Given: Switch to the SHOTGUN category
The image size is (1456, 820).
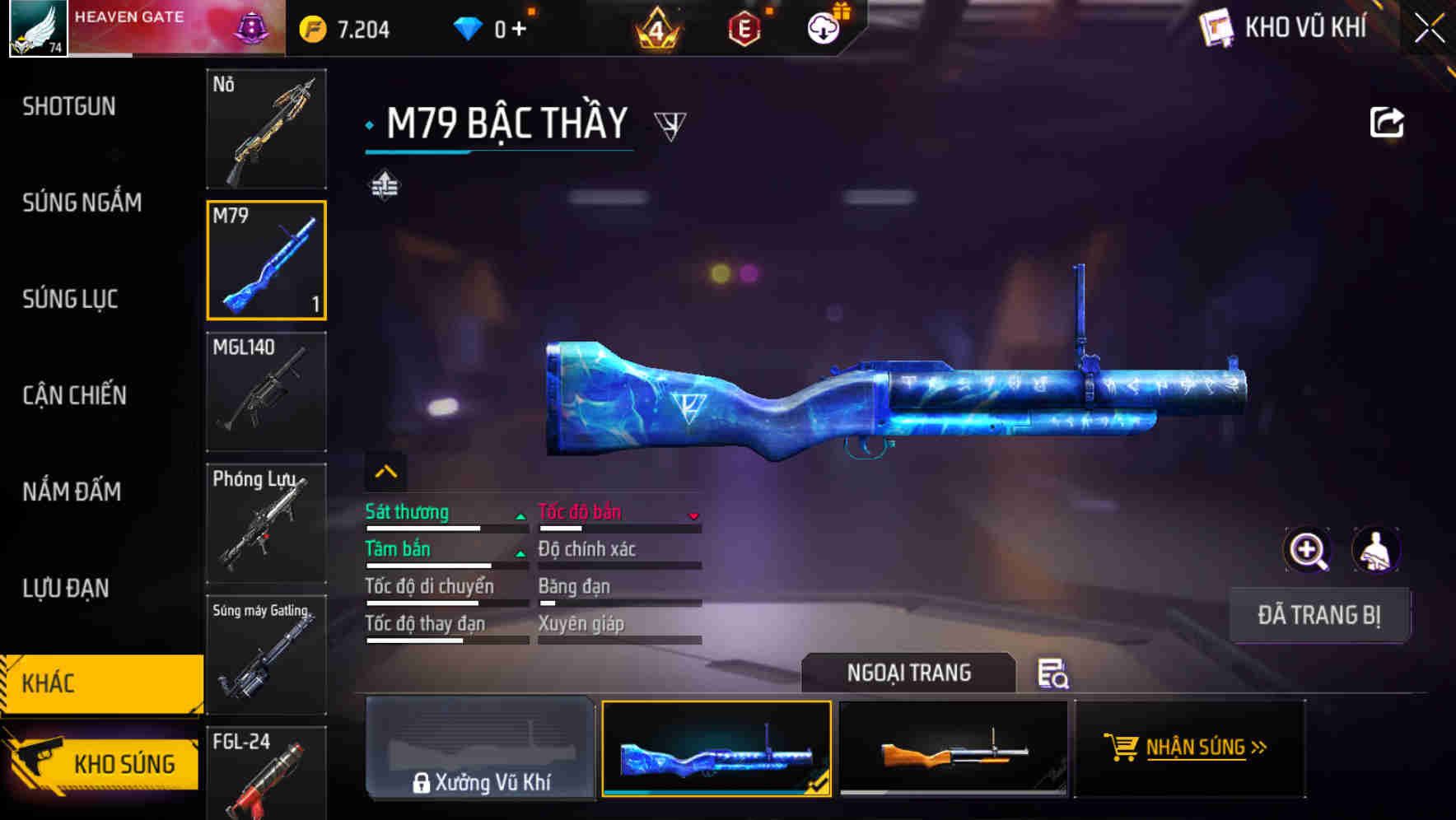Looking at the screenshot, I should tap(69, 106).
